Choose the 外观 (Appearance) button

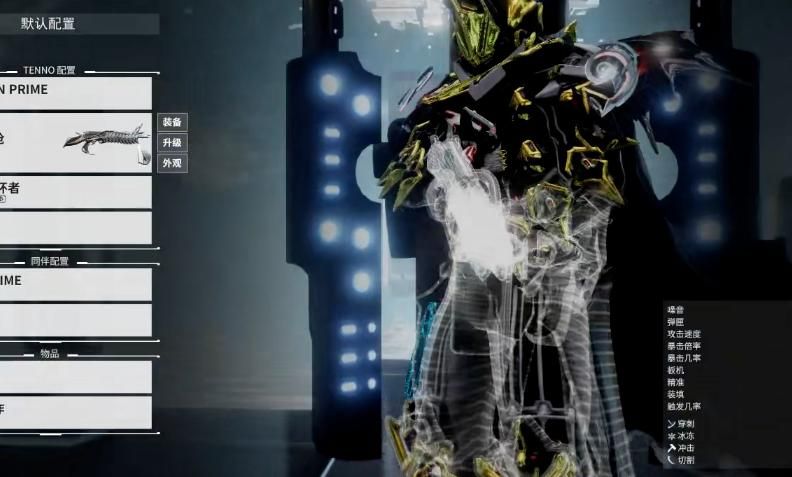click(x=172, y=163)
